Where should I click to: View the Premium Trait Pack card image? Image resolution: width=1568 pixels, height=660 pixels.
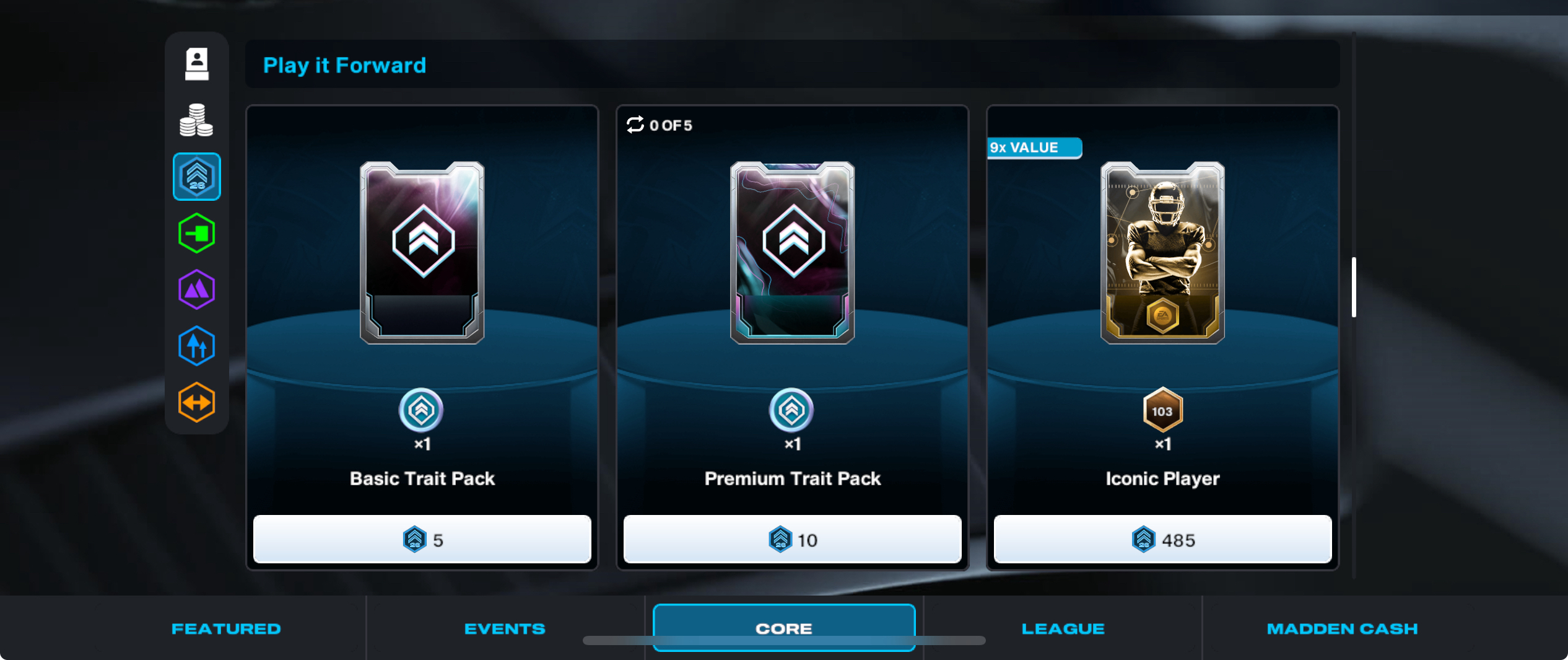[x=792, y=252]
